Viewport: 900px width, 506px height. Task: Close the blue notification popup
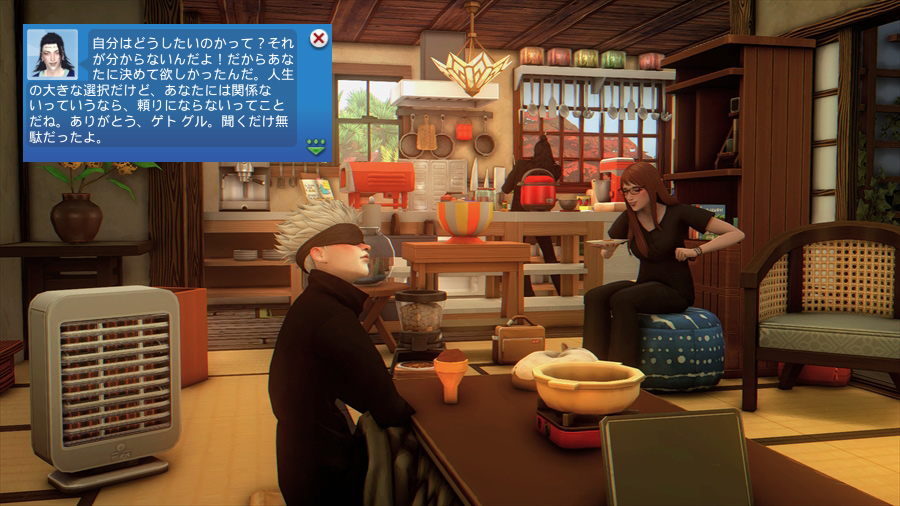pos(319,39)
